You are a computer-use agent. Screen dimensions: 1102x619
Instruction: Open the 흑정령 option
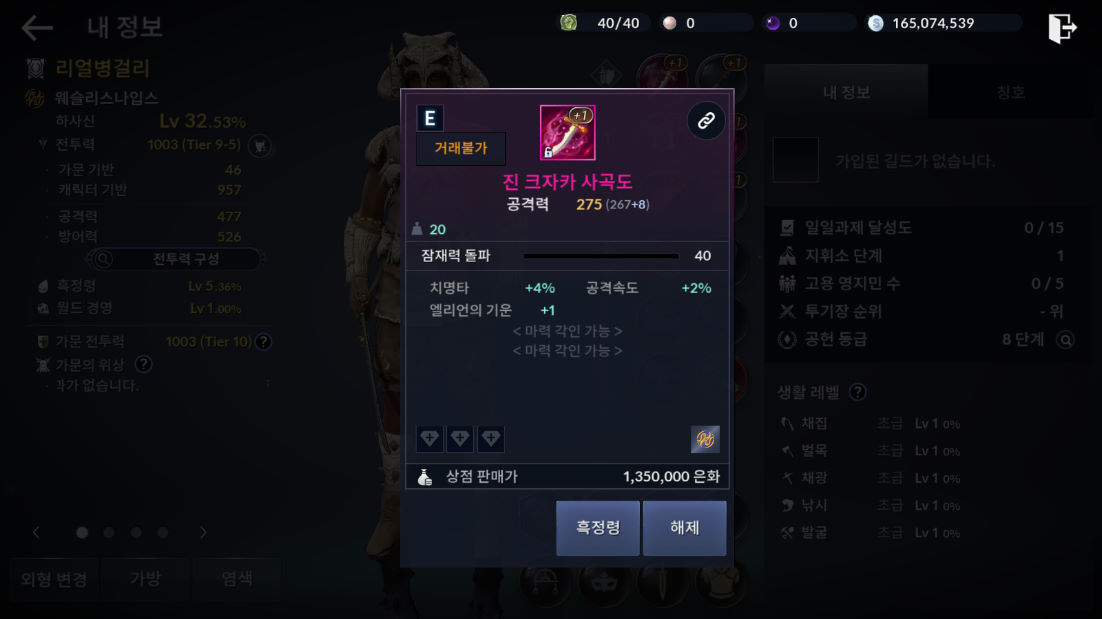click(x=597, y=528)
